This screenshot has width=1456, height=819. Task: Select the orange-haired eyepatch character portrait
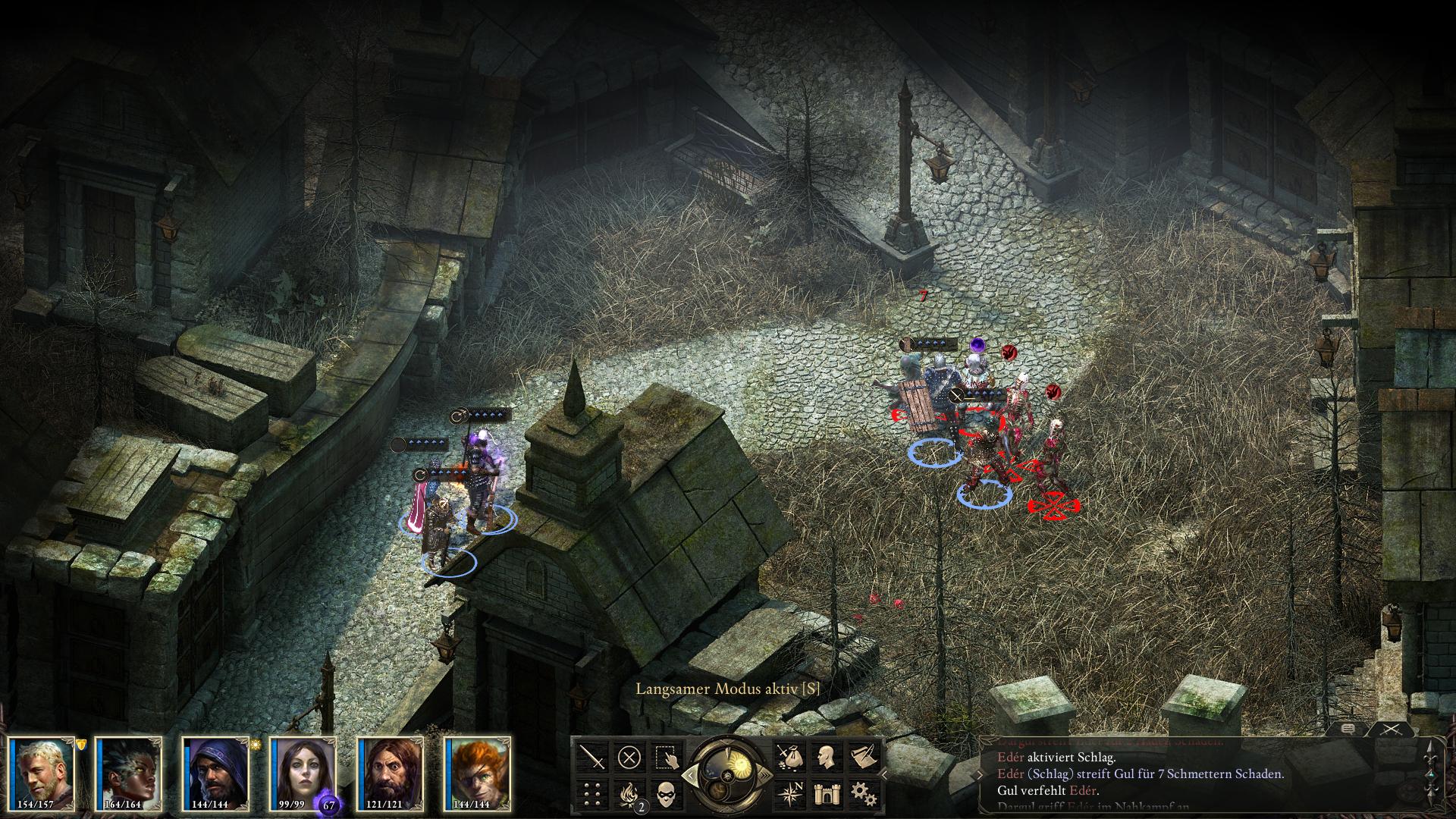tap(478, 772)
